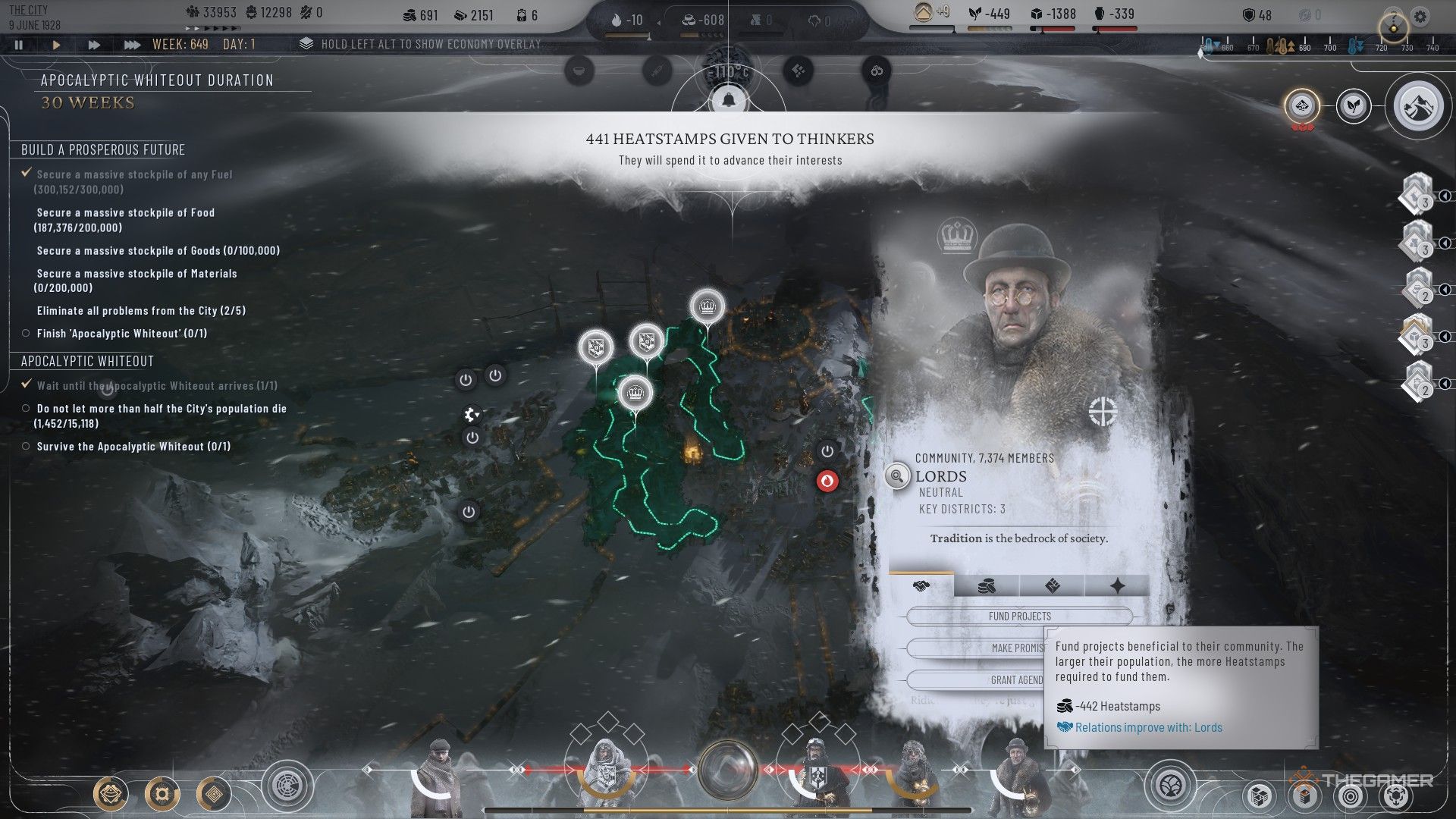This screenshot has height=819, width=1456.
Task: Set game speed to triple fast-forward
Action: [x=132, y=45]
